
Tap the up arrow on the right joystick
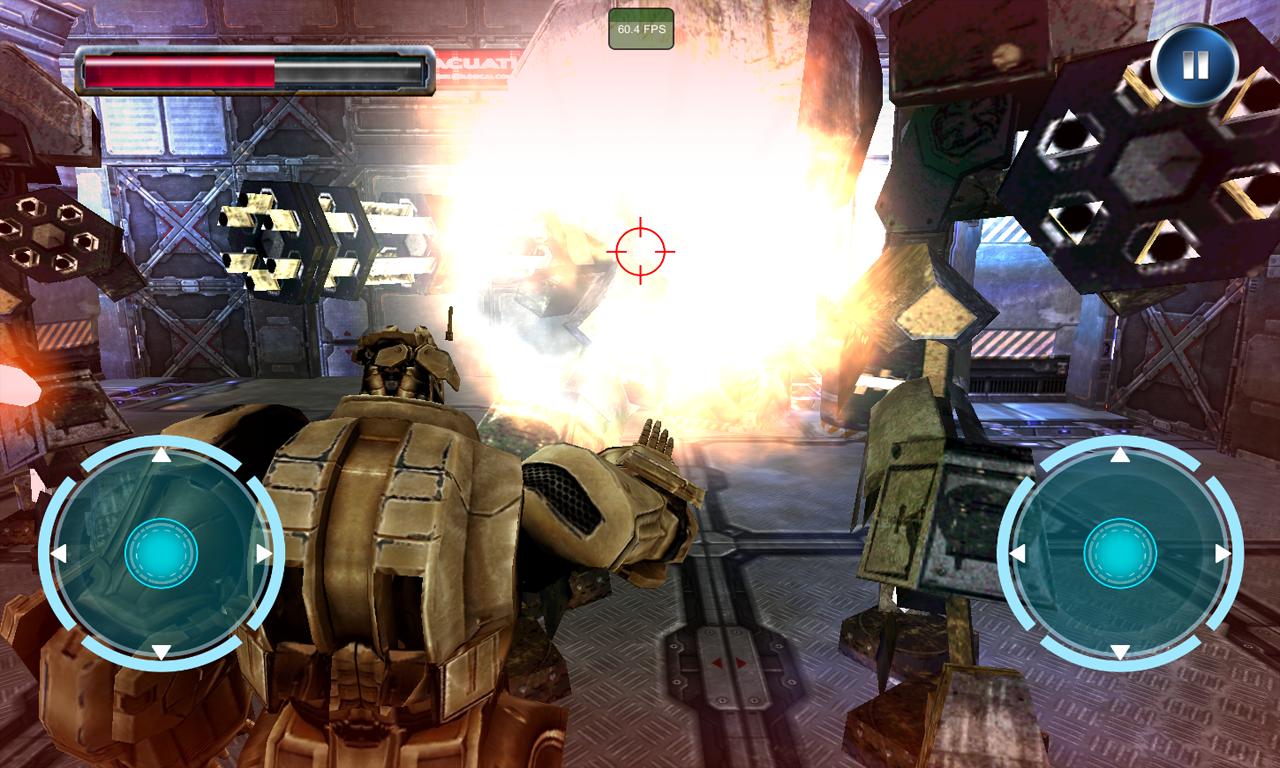coord(1120,456)
